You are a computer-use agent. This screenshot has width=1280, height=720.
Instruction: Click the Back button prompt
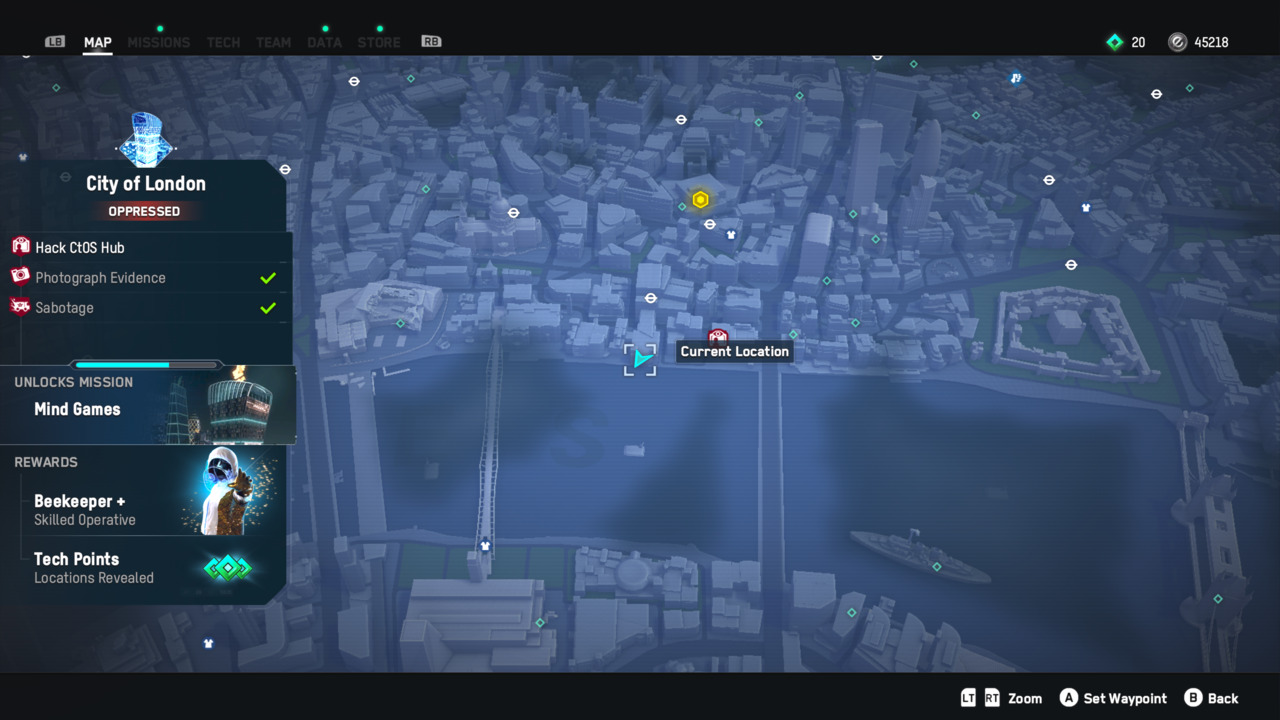point(1212,698)
